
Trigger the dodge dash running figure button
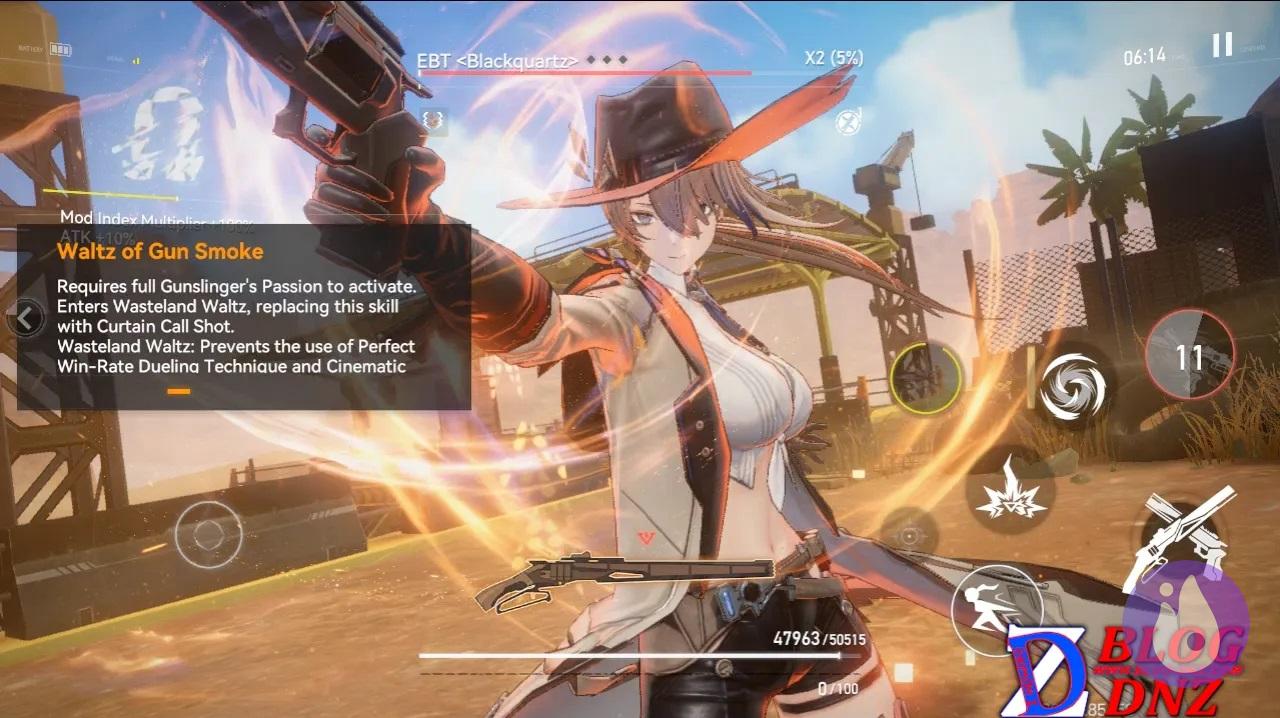pos(996,607)
